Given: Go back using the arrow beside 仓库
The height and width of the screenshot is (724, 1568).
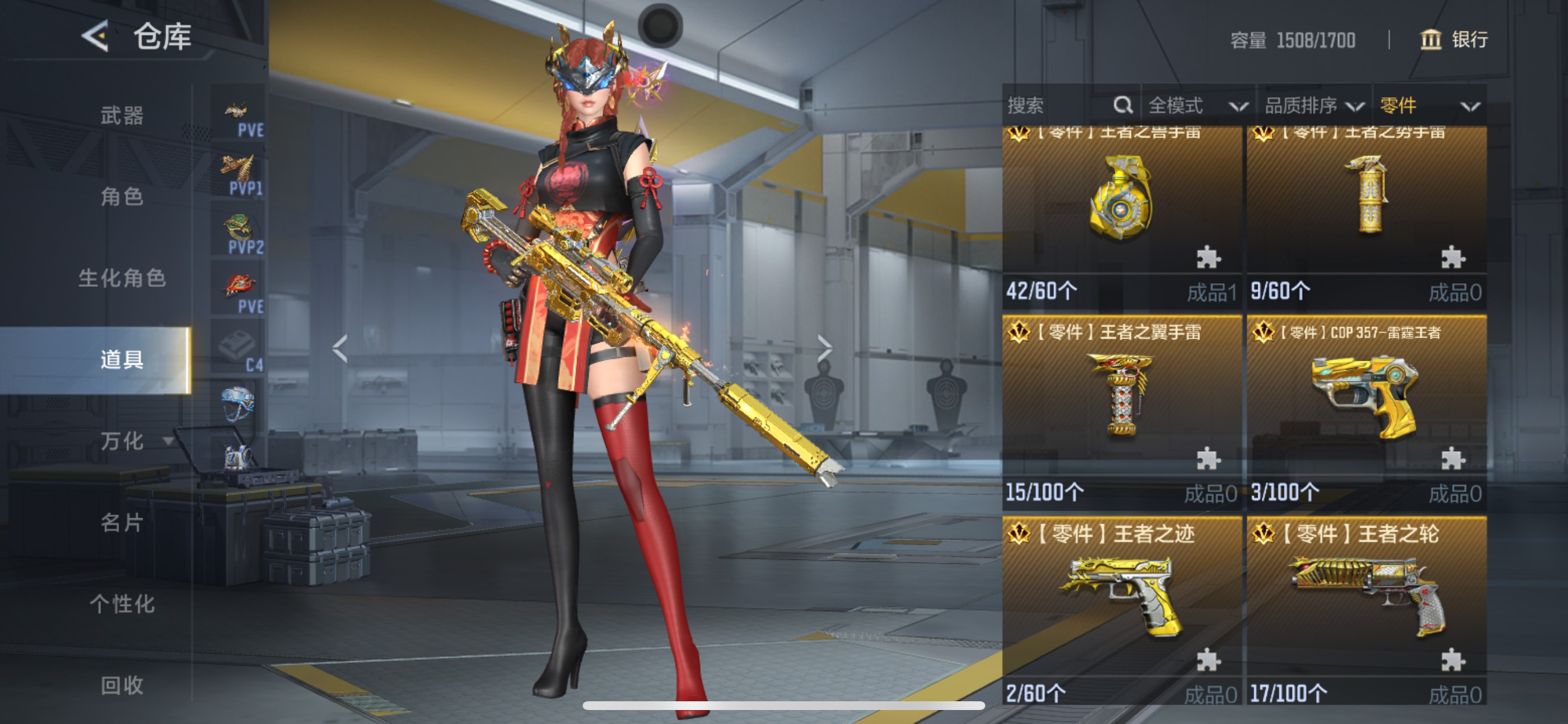Looking at the screenshot, I should click(x=96, y=37).
